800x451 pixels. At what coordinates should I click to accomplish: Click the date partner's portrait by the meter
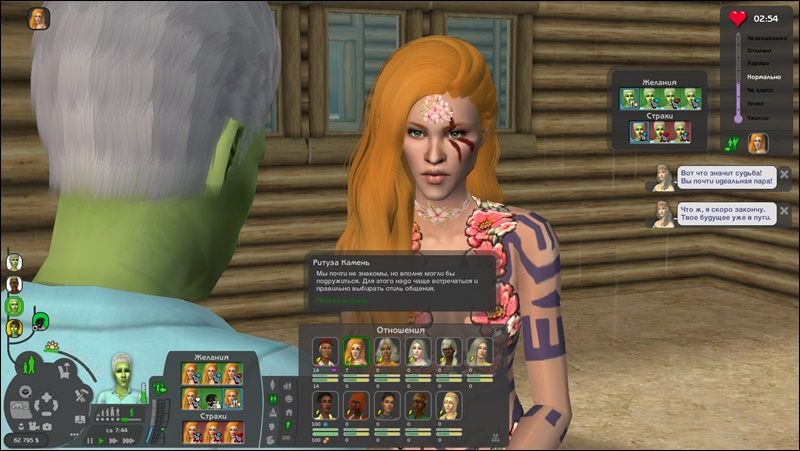pos(757,143)
